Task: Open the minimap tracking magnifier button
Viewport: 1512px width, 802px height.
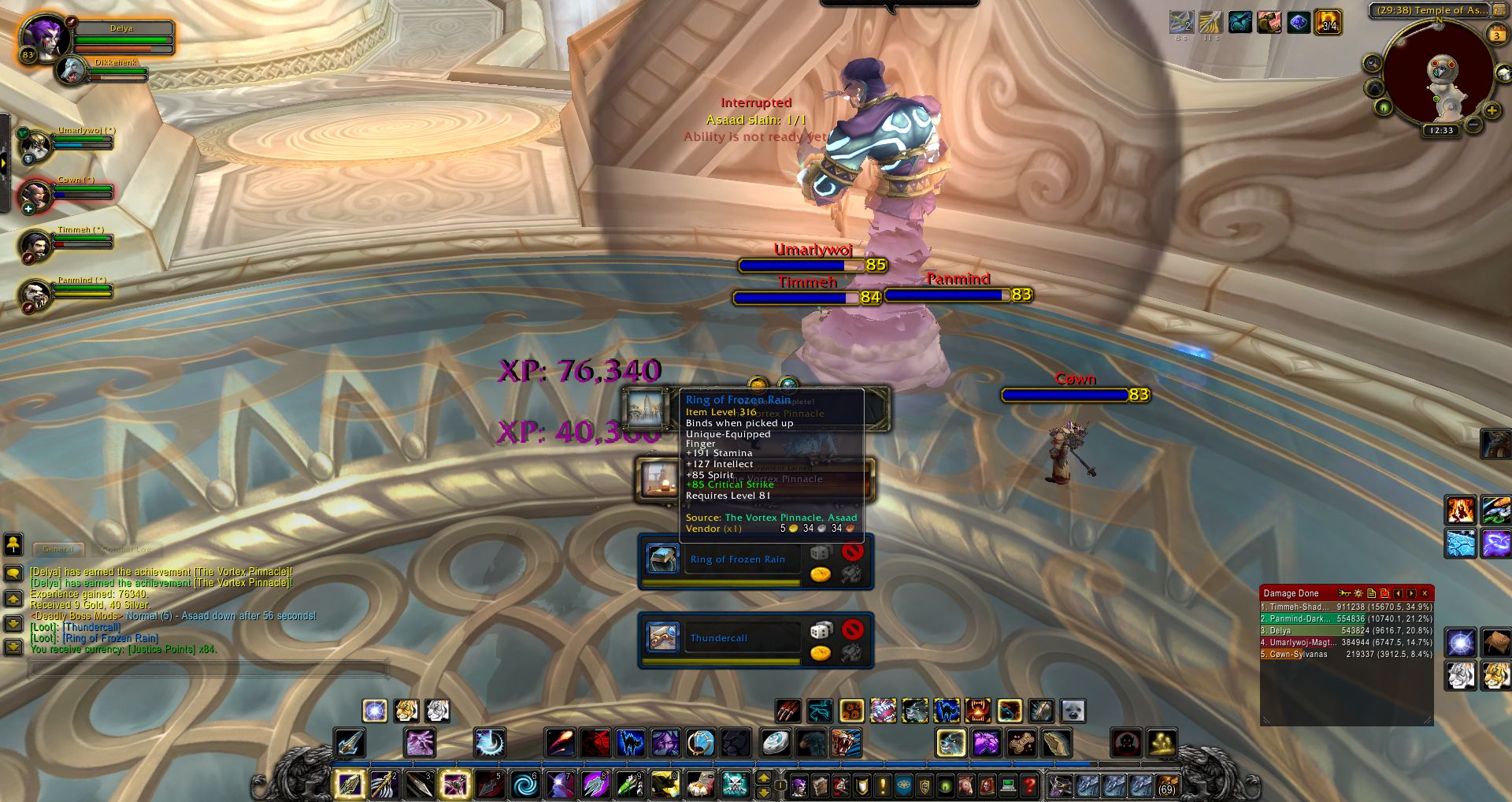Action: coord(1373,63)
